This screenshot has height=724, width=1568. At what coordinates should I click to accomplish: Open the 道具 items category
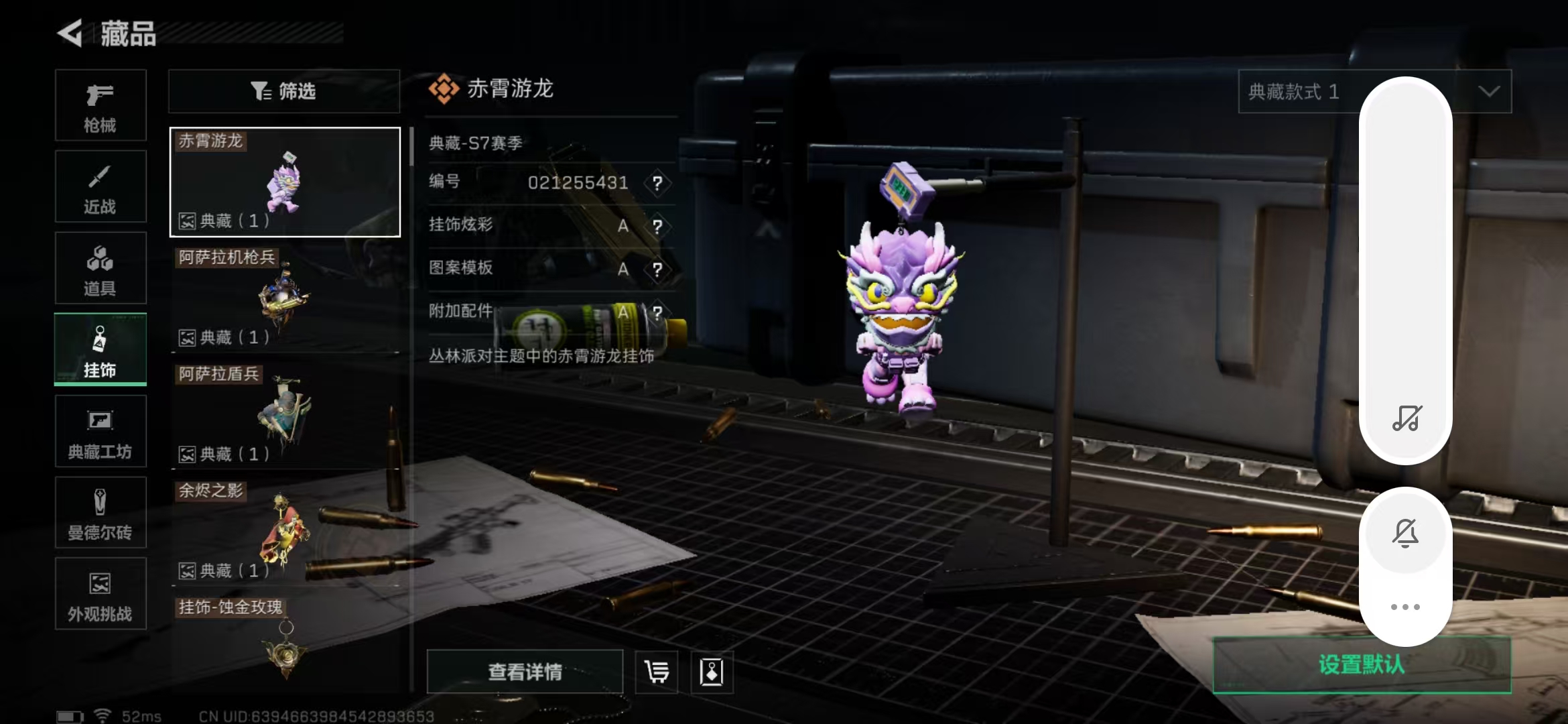[x=101, y=268]
